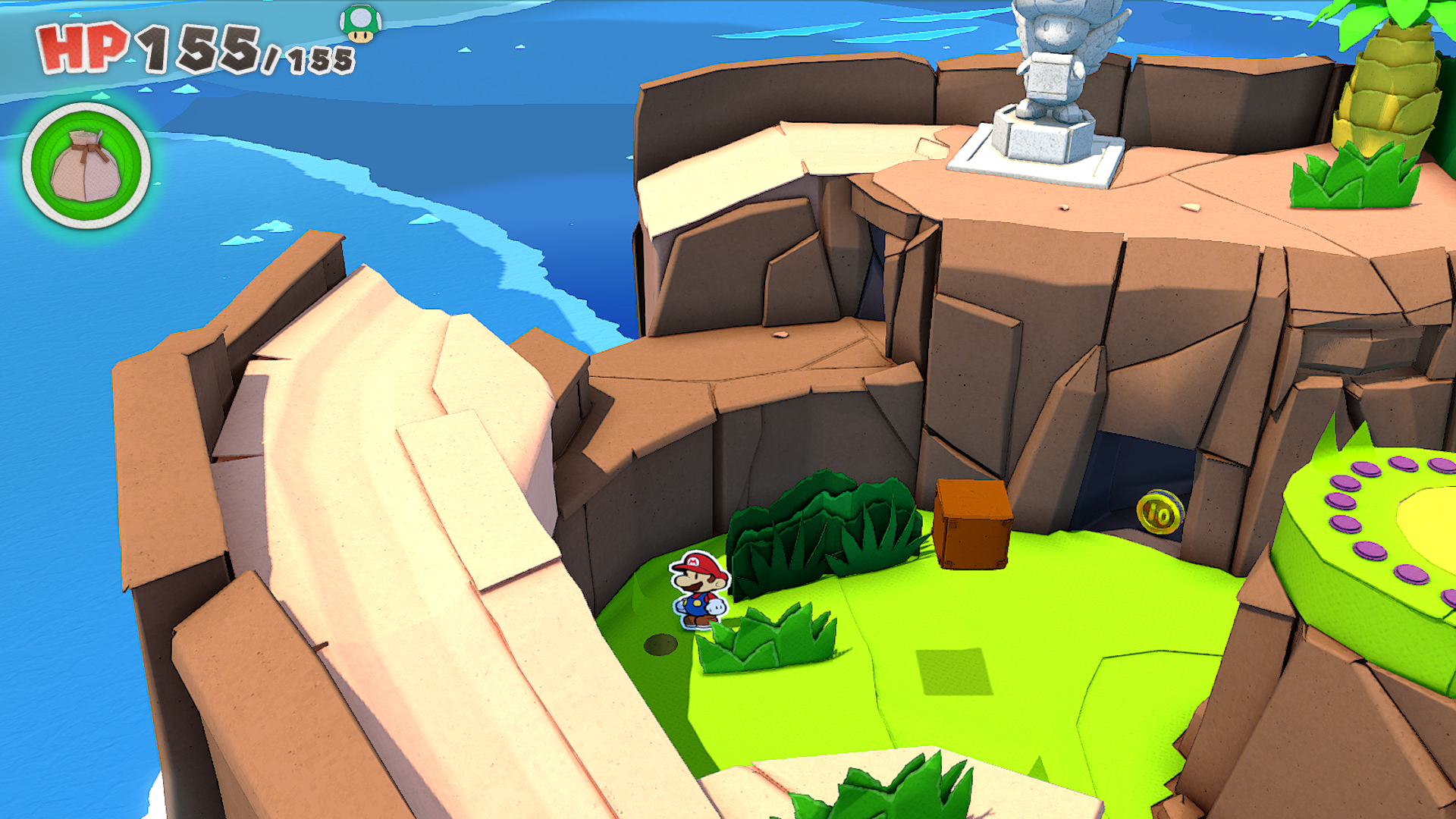Image resolution: width=1456 pixels, height=819 pixels.
Task: Open the confetti bag icon
Action: 86,165
